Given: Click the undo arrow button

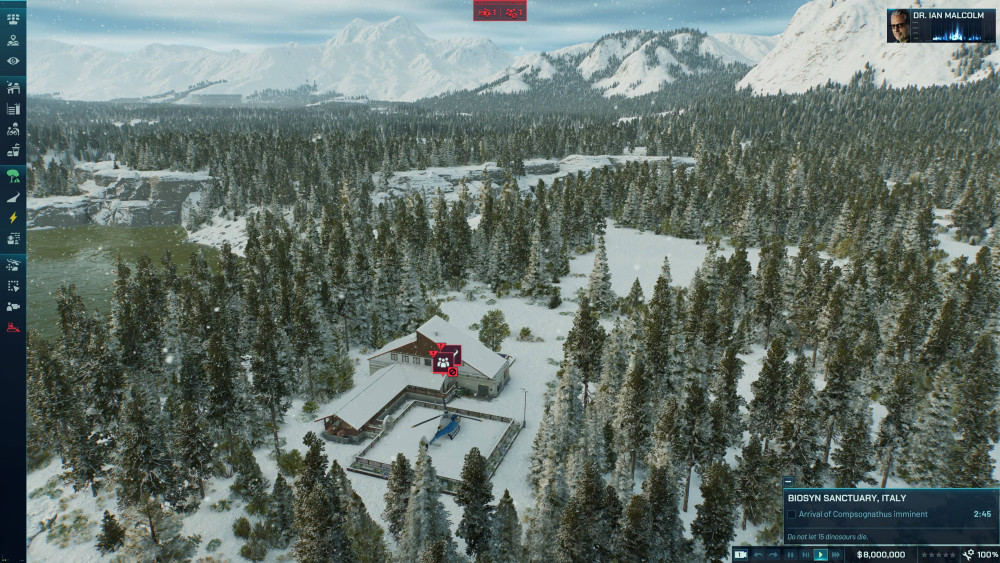Looking at the screenshot, I should [x=758, y=554].
